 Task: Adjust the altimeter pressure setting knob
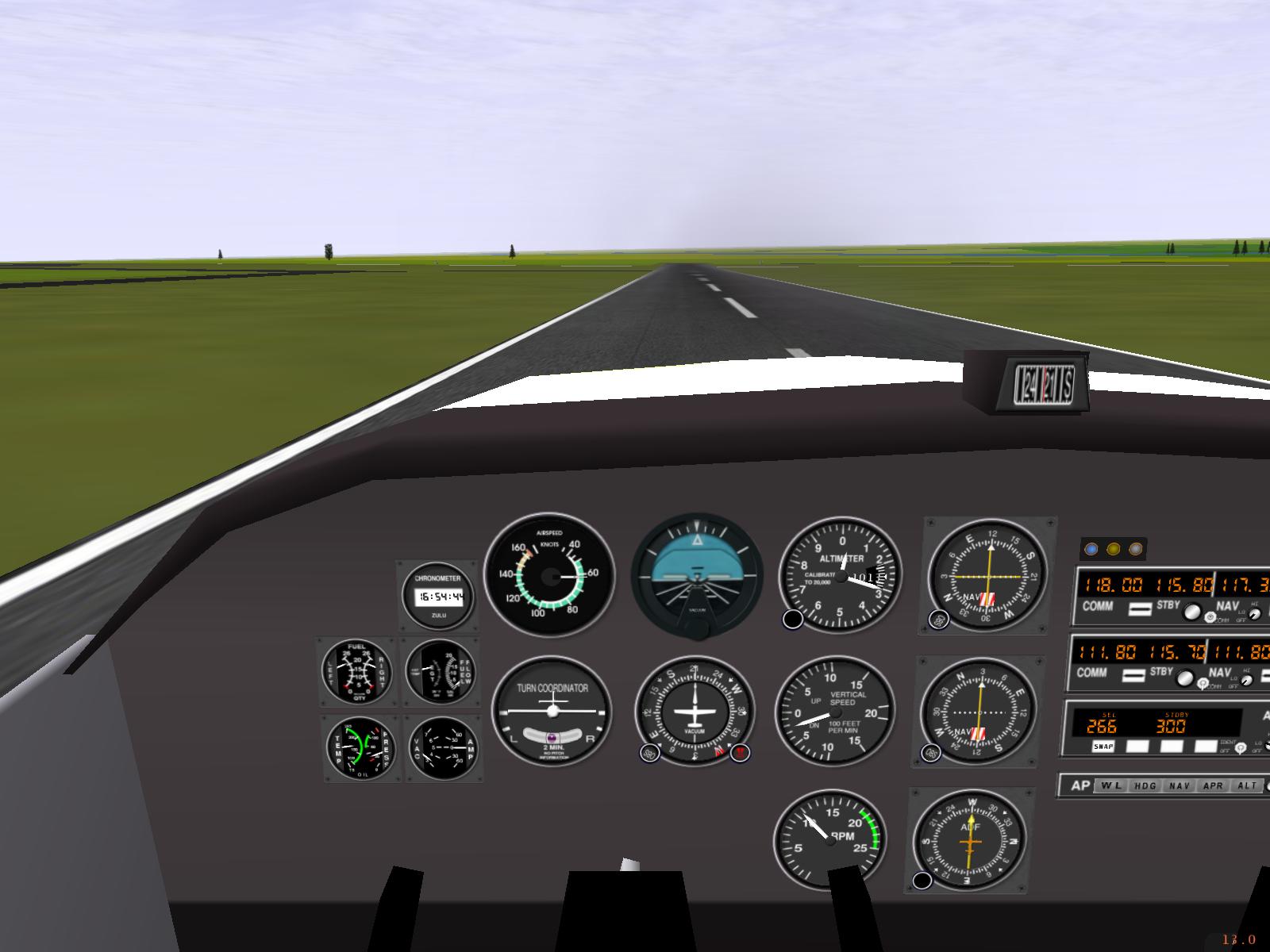coord(792,620)
